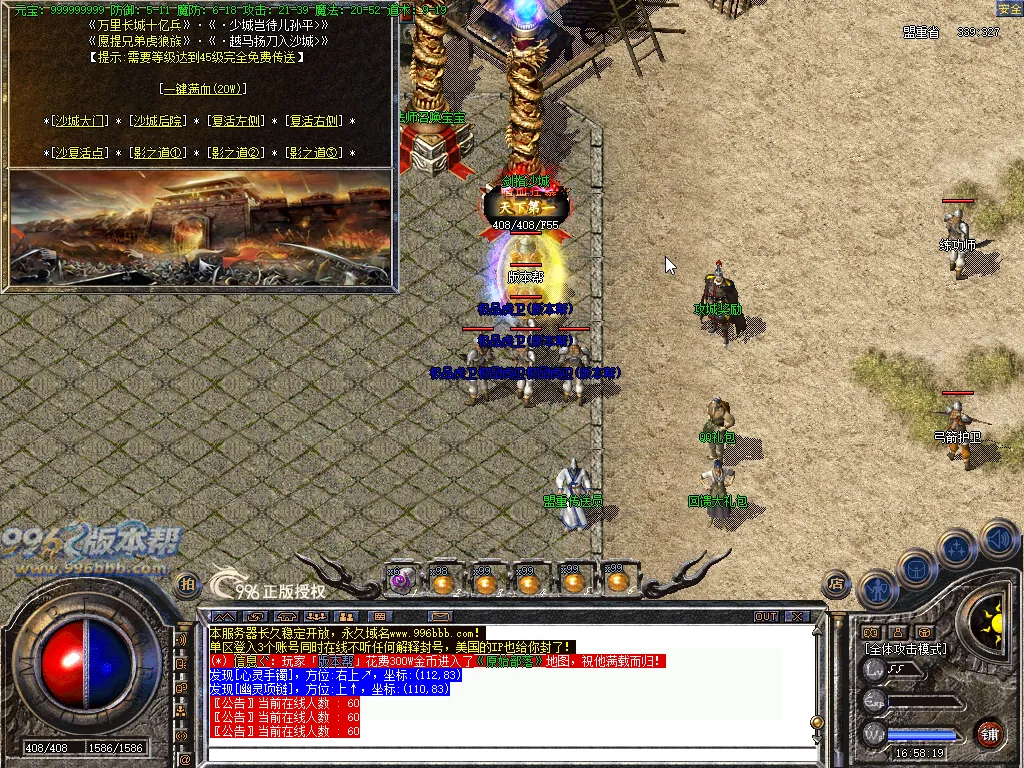Click the red 铺 stall button
Viewport: 1024px width, 768px height.
[x=989, y=732]
